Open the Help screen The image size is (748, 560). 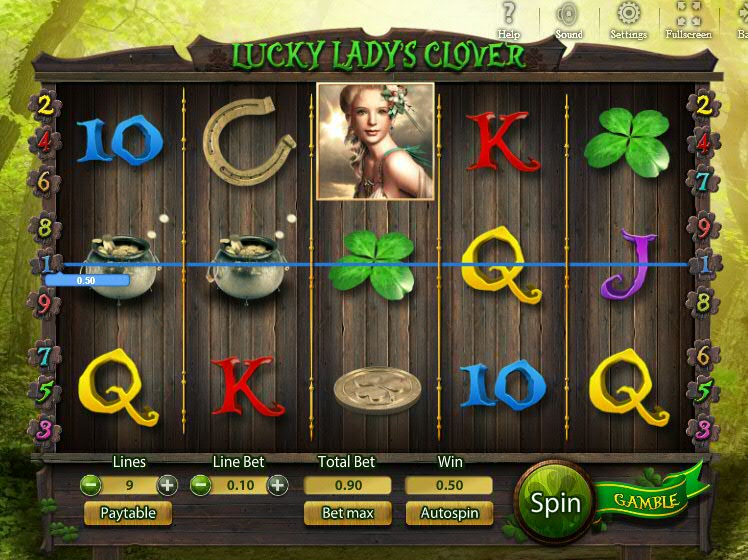(509, 17)
